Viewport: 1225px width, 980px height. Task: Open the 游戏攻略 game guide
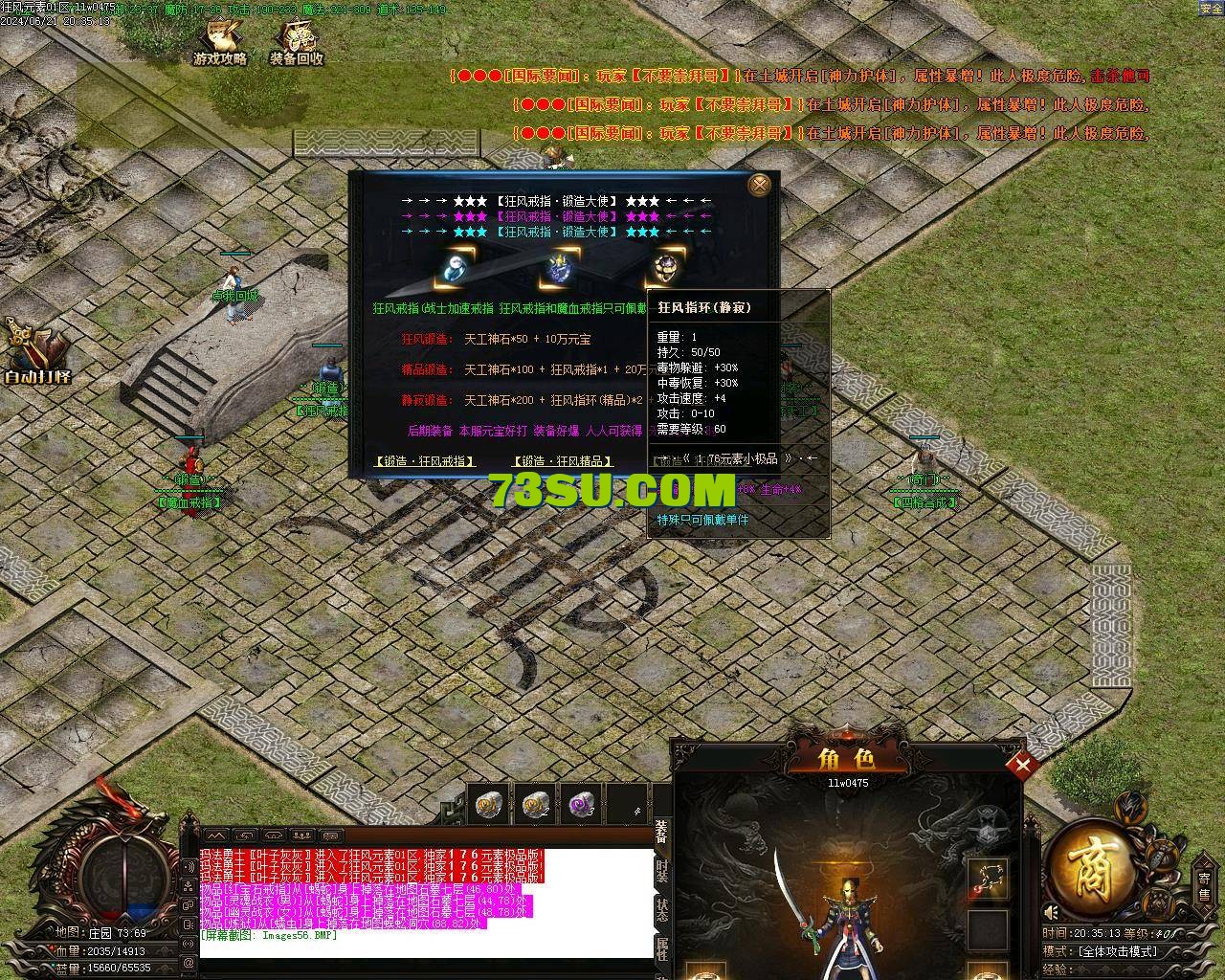pos(220,43)
